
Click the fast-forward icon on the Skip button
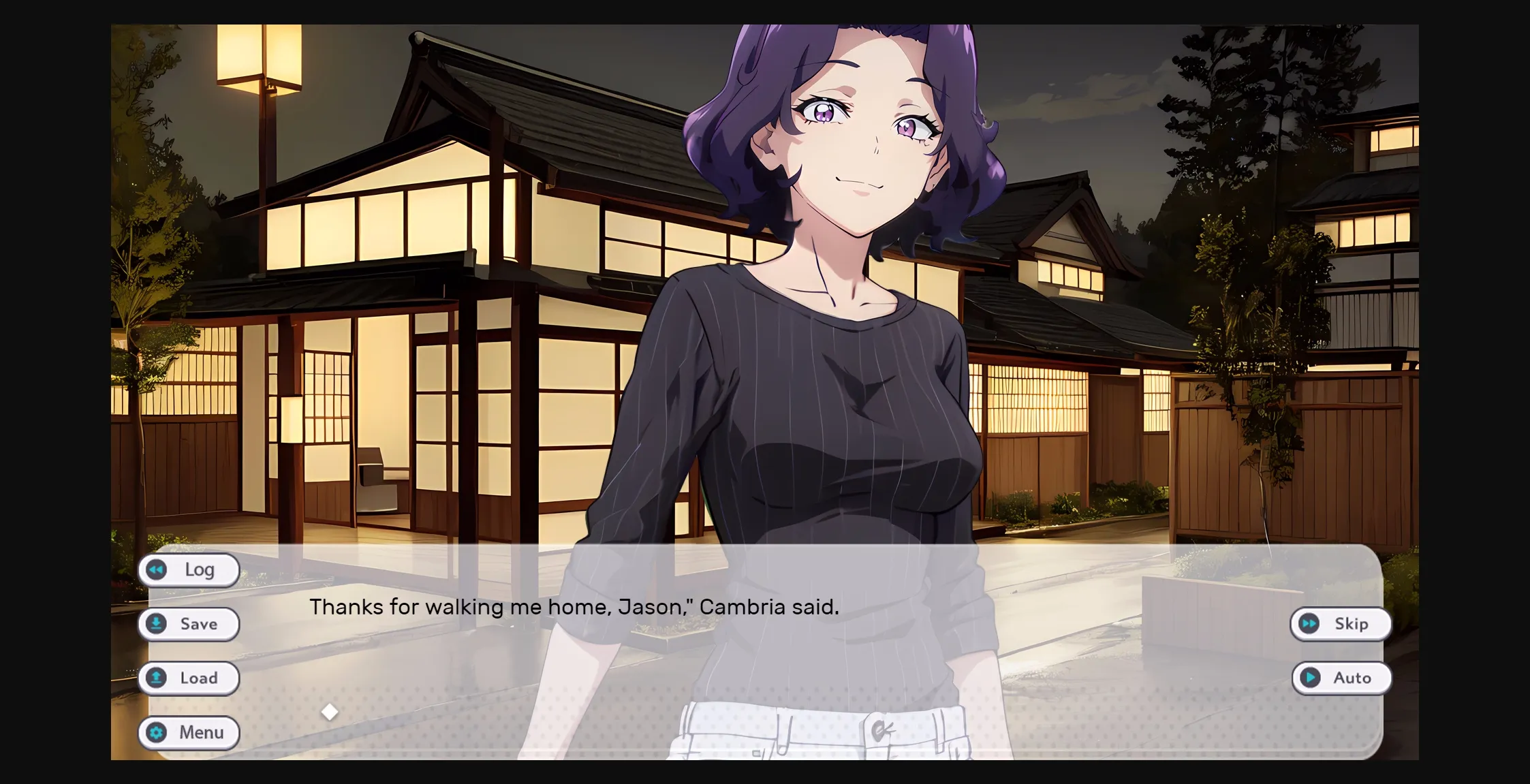point(1307,624)
